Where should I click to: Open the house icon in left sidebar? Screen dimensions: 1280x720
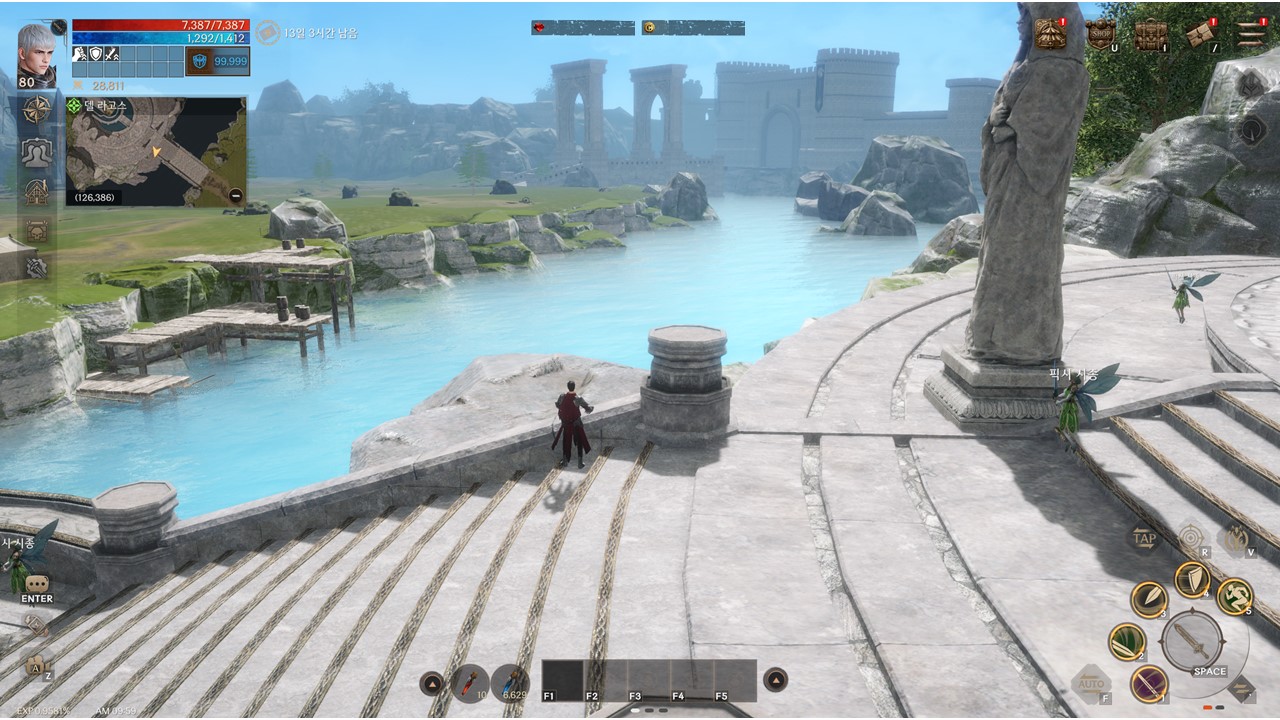click(37, 191)
